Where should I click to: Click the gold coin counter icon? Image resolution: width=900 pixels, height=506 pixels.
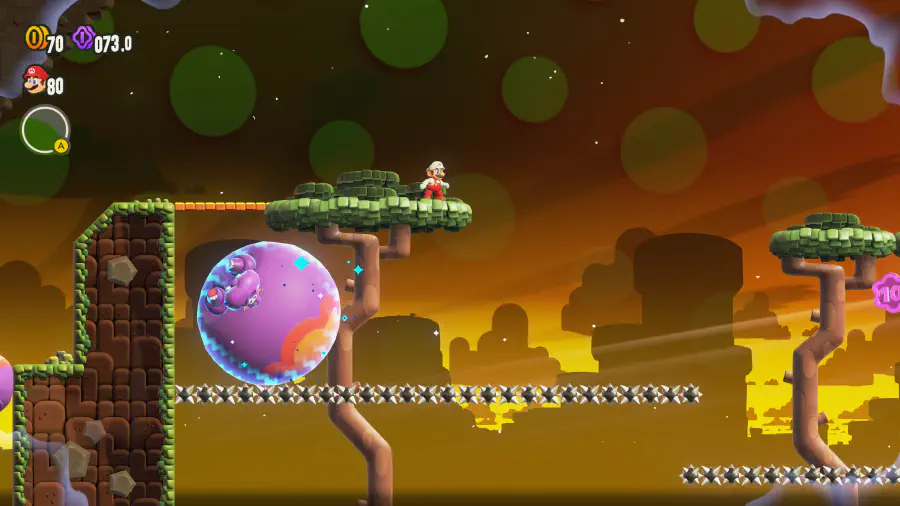35,38
